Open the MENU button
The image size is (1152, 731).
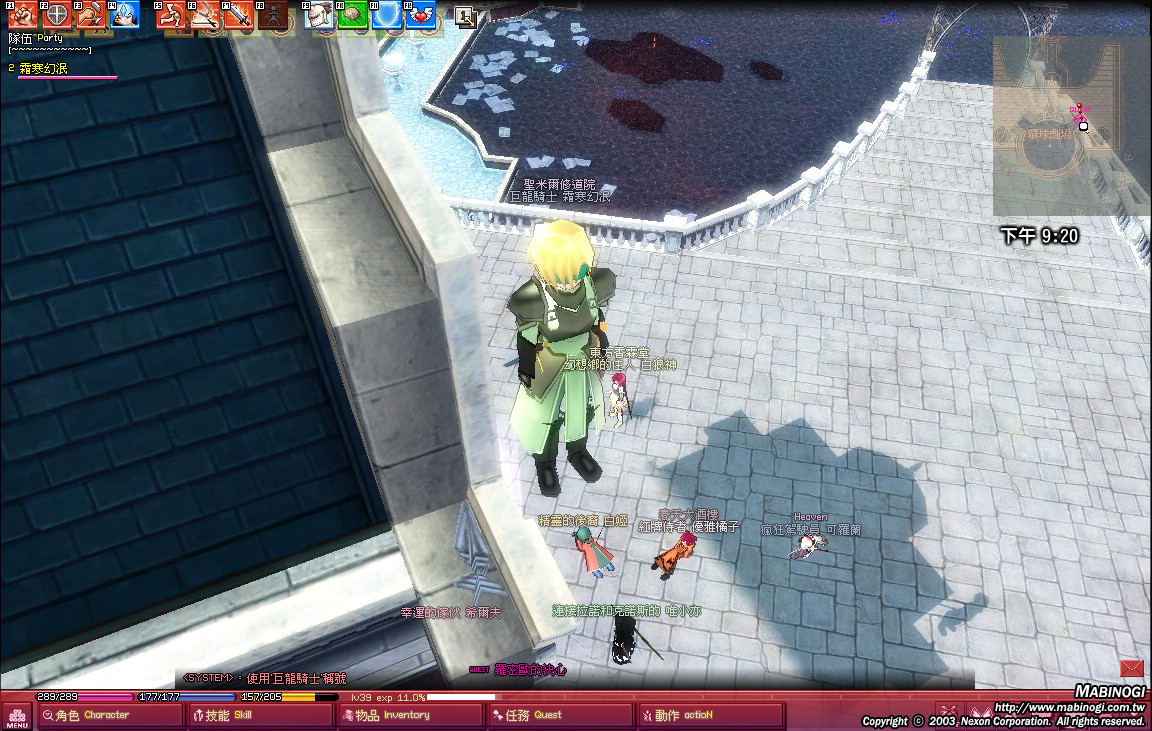17,716
